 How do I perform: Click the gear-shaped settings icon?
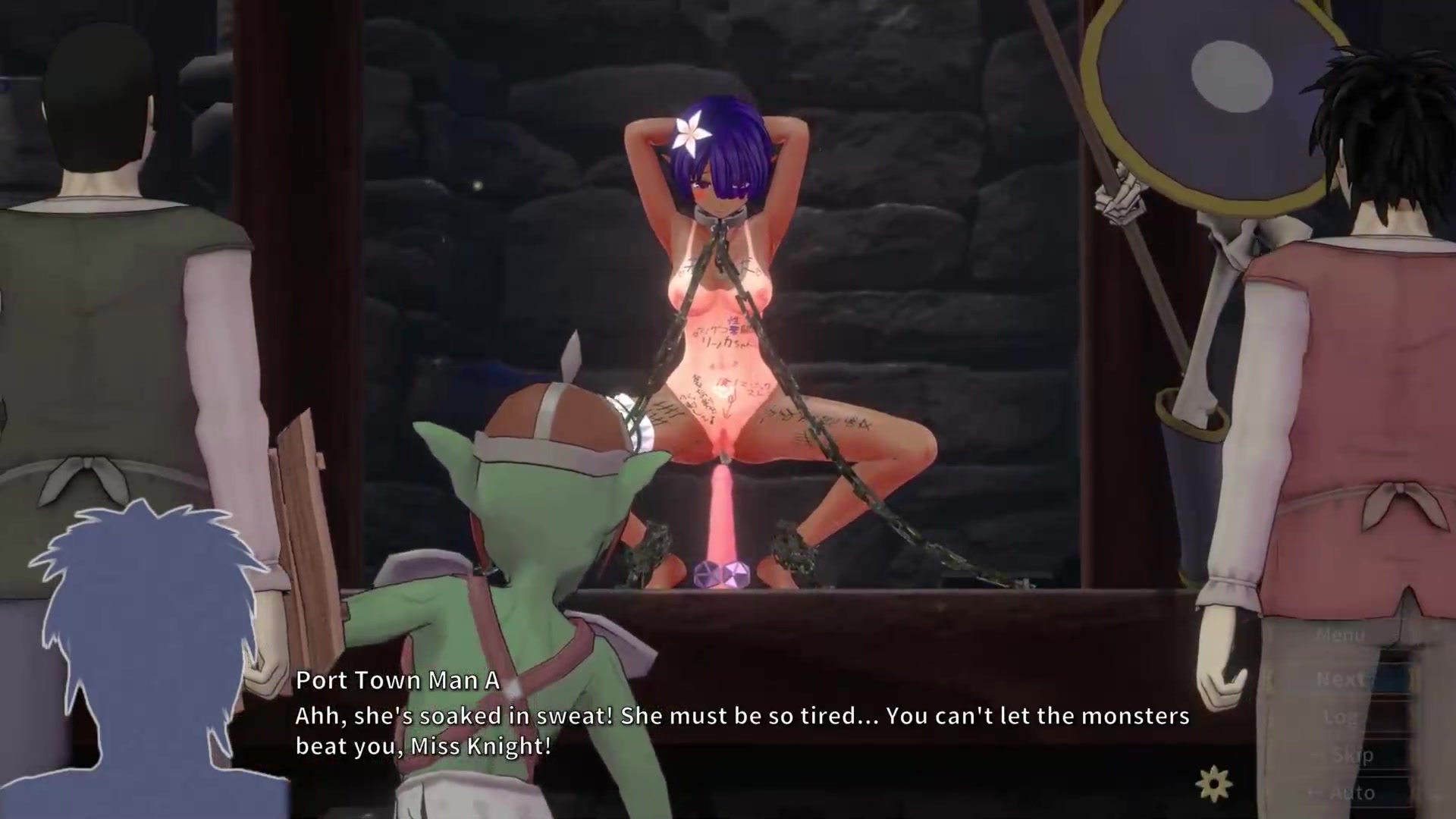click(1214, 784)
